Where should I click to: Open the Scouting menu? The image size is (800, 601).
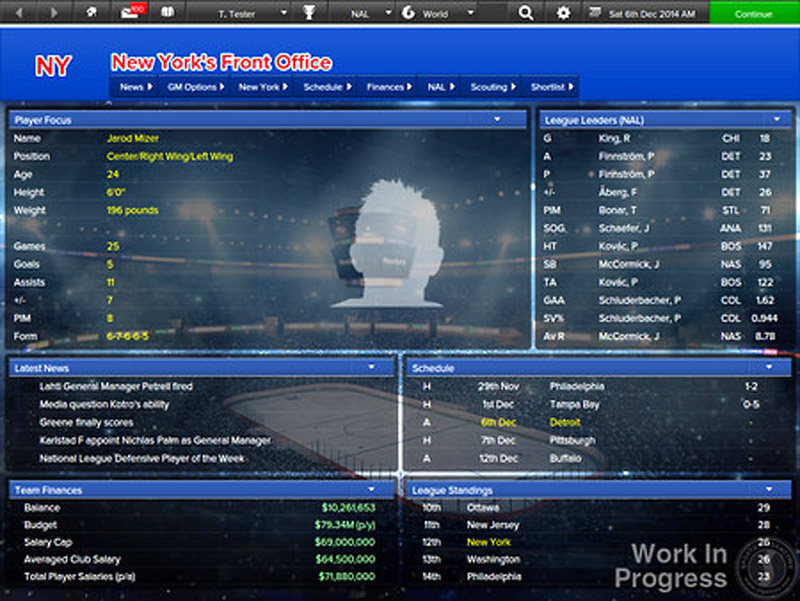tap(493, 87)
